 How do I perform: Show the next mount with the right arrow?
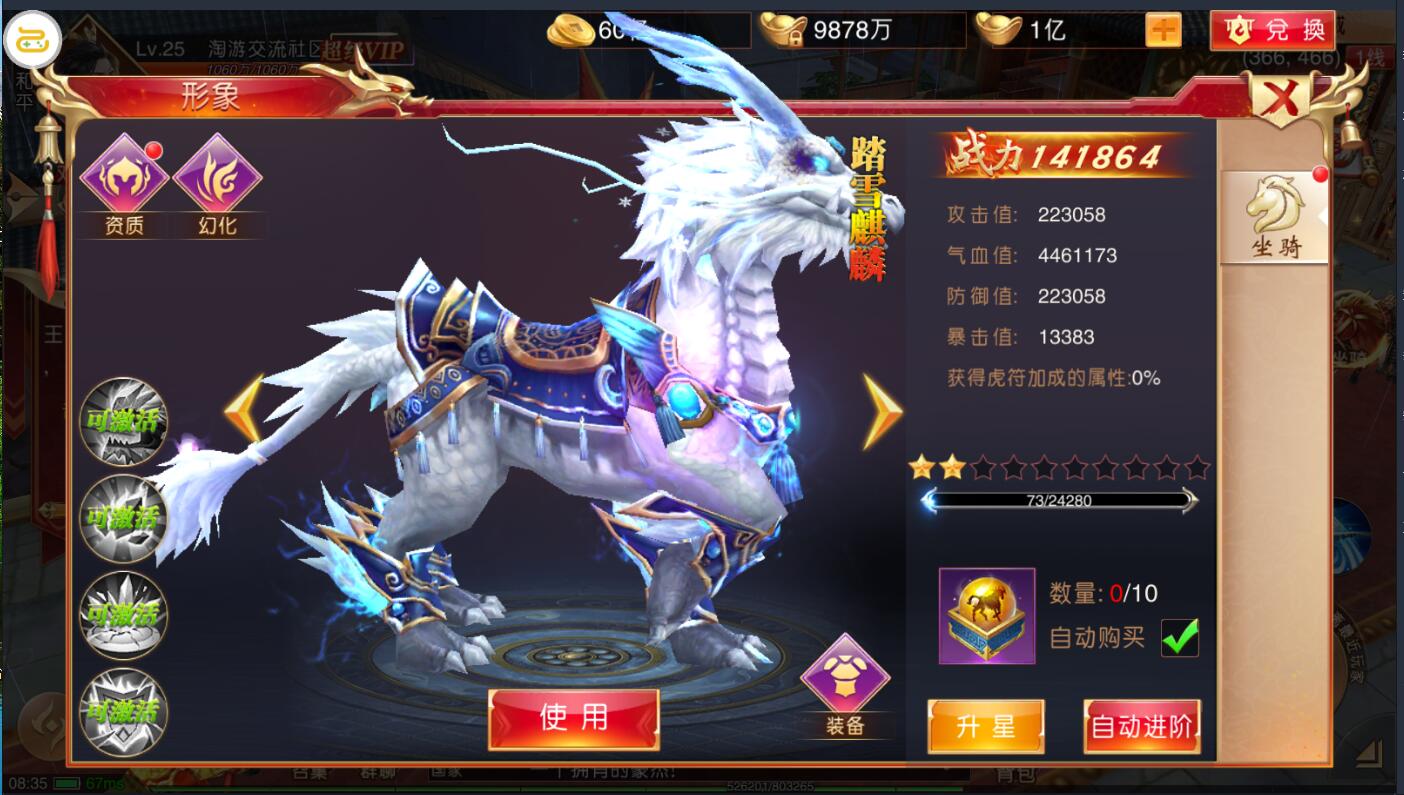(882, 410)
